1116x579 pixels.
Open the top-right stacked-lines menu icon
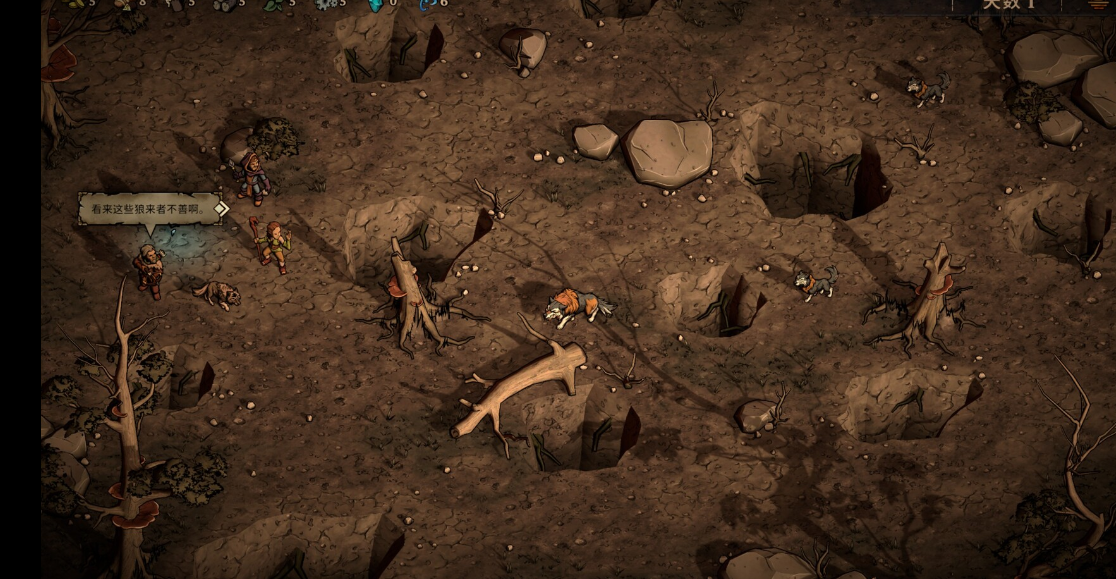1098,5
